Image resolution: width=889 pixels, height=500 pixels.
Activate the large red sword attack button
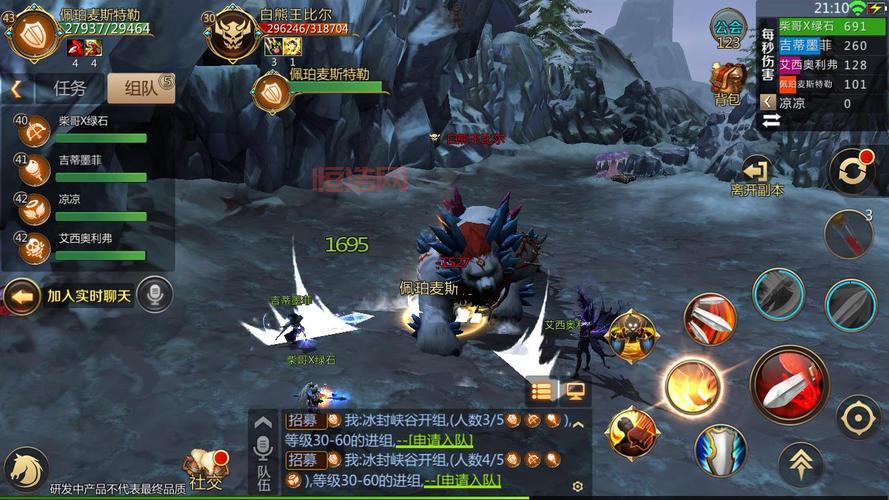click(x=789, y=385)
